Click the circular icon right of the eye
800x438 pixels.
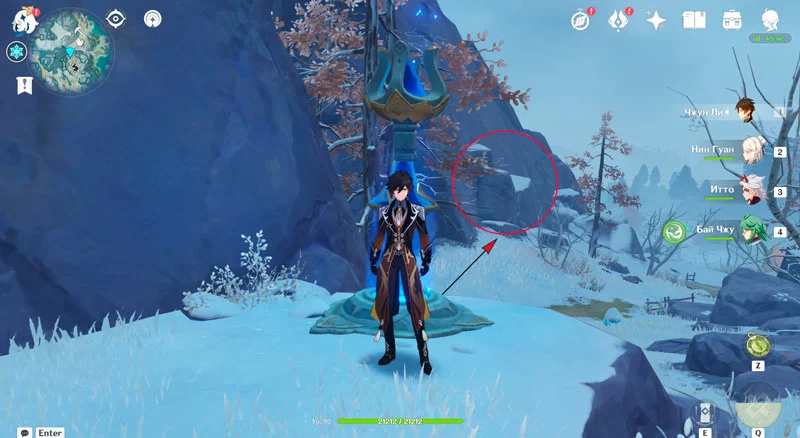click(x=152, y=18)
